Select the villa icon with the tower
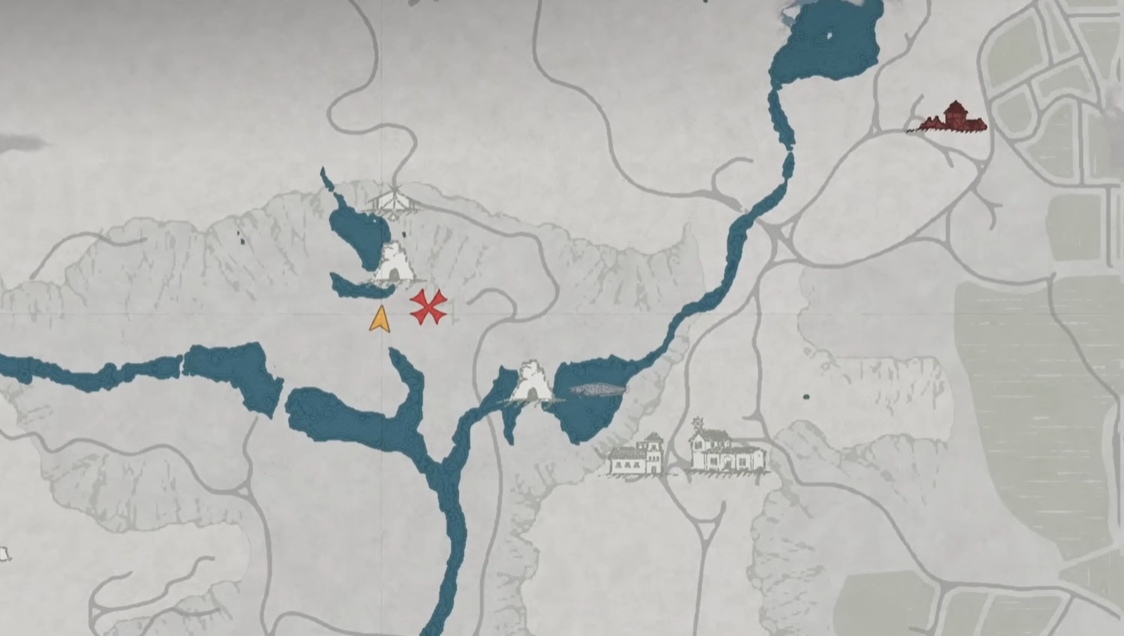 click(x=637, y=456)
